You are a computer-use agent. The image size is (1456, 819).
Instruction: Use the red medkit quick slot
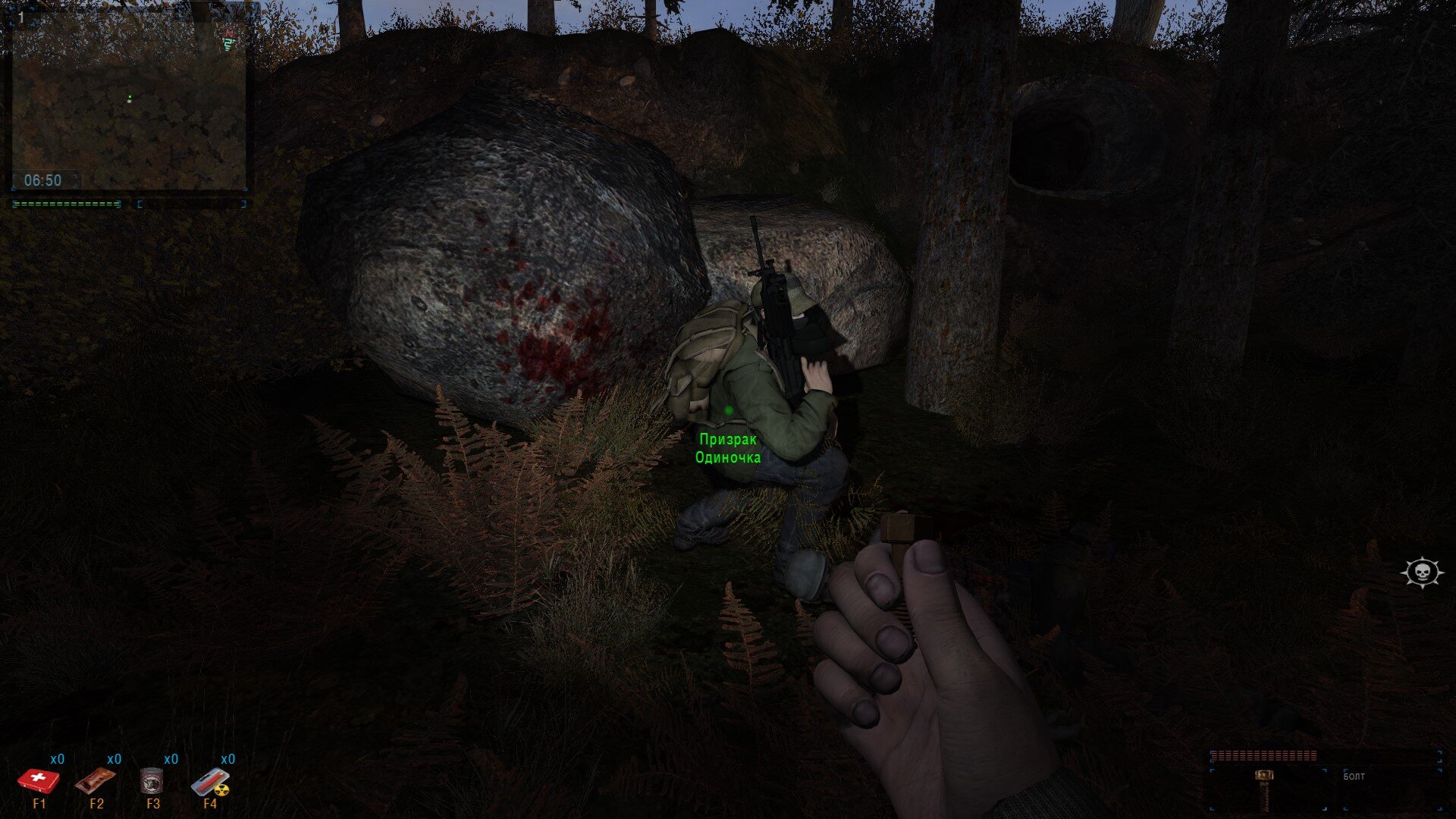pyautogui.click(x=38, y=780)
